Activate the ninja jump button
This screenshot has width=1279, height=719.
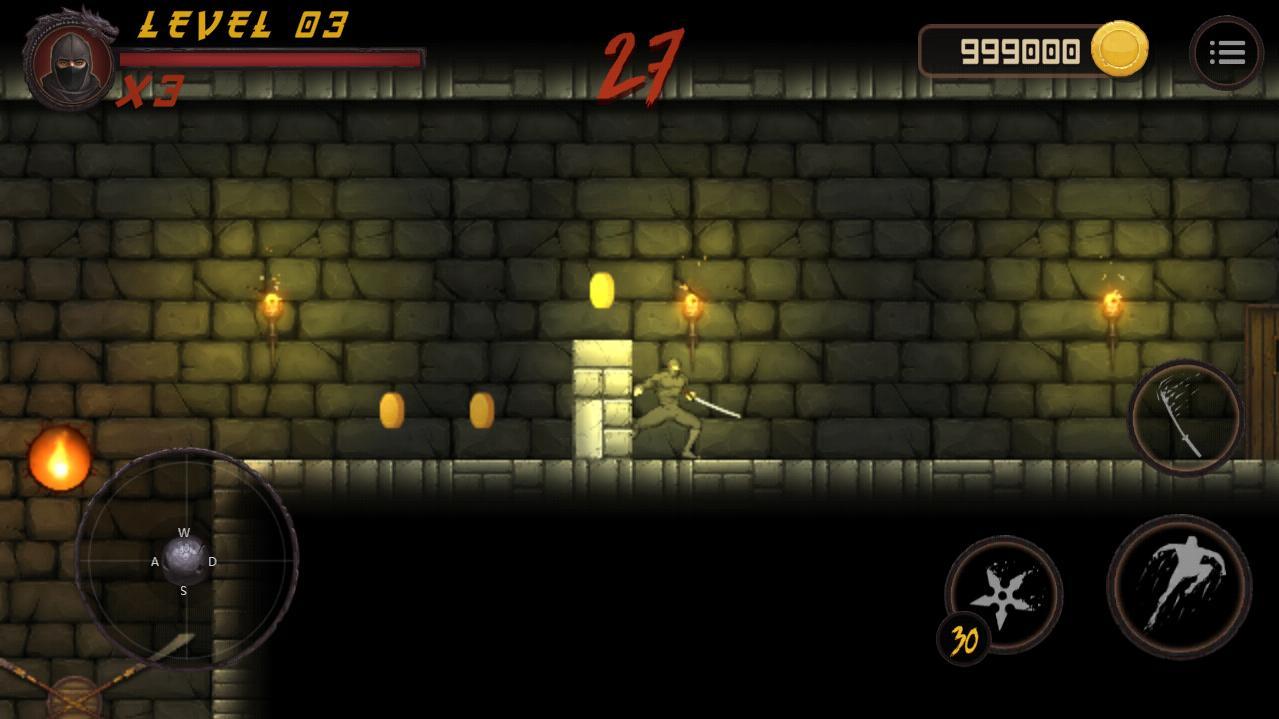point(1179,587)
